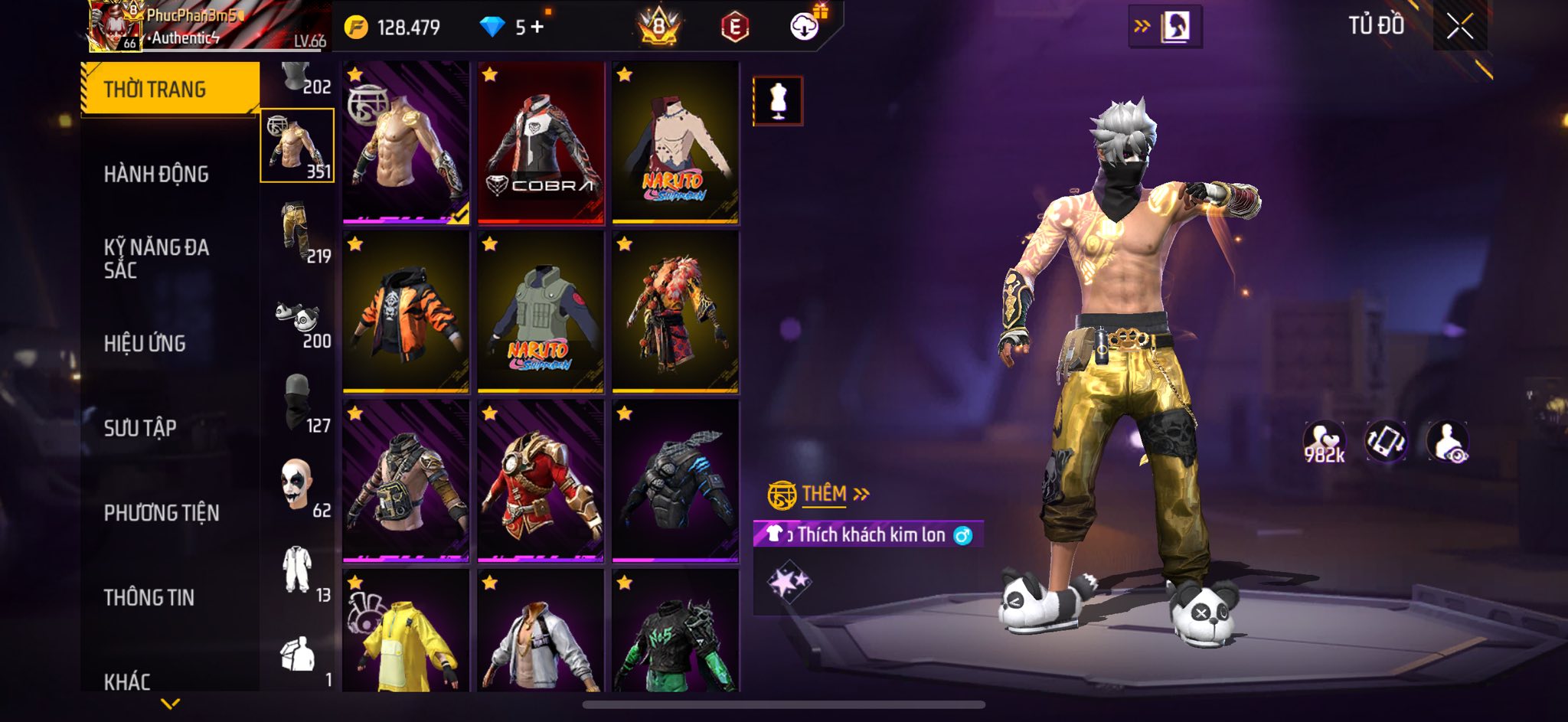Select the red and gold armor top
Screen dimensions: 1568x722
point(541,482)
